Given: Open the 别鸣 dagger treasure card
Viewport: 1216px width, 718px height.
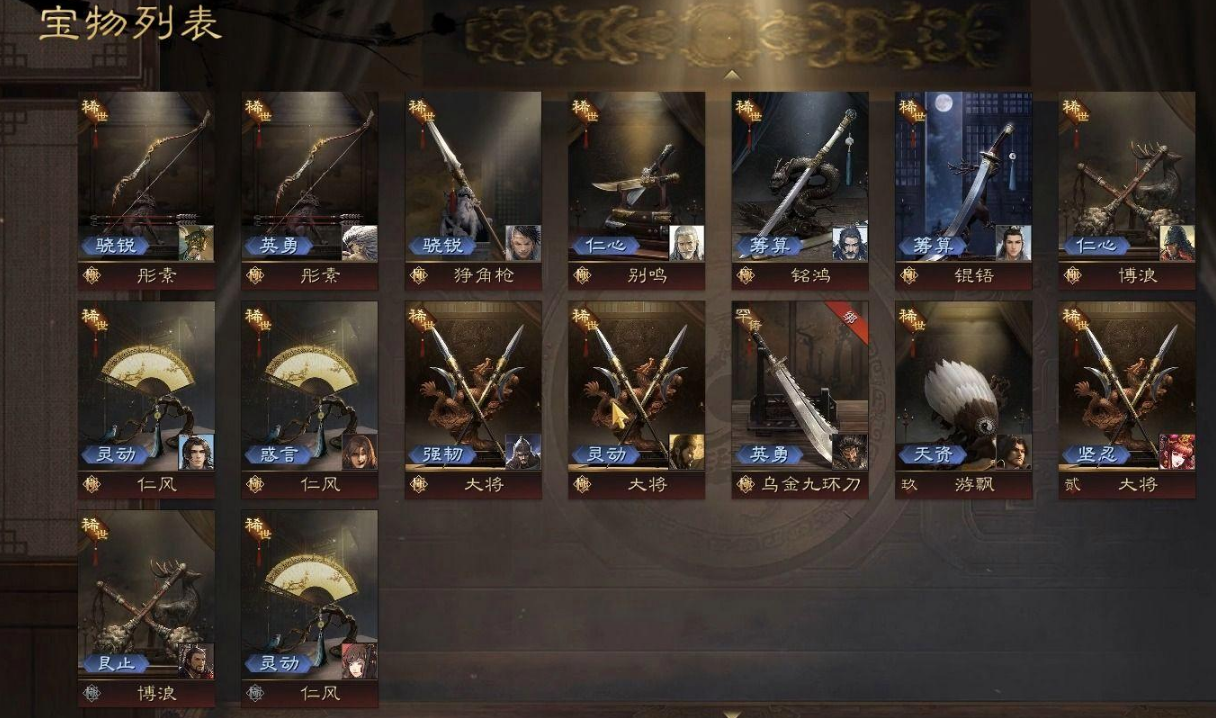Looking at the screenshot, I should click(x=636, y=180).
